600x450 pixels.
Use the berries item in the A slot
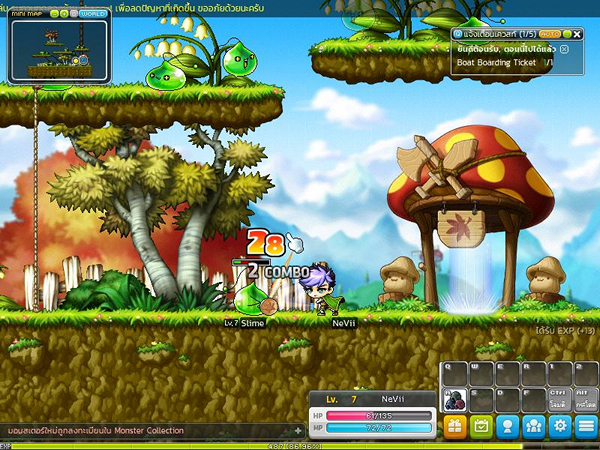click(452, 400)
